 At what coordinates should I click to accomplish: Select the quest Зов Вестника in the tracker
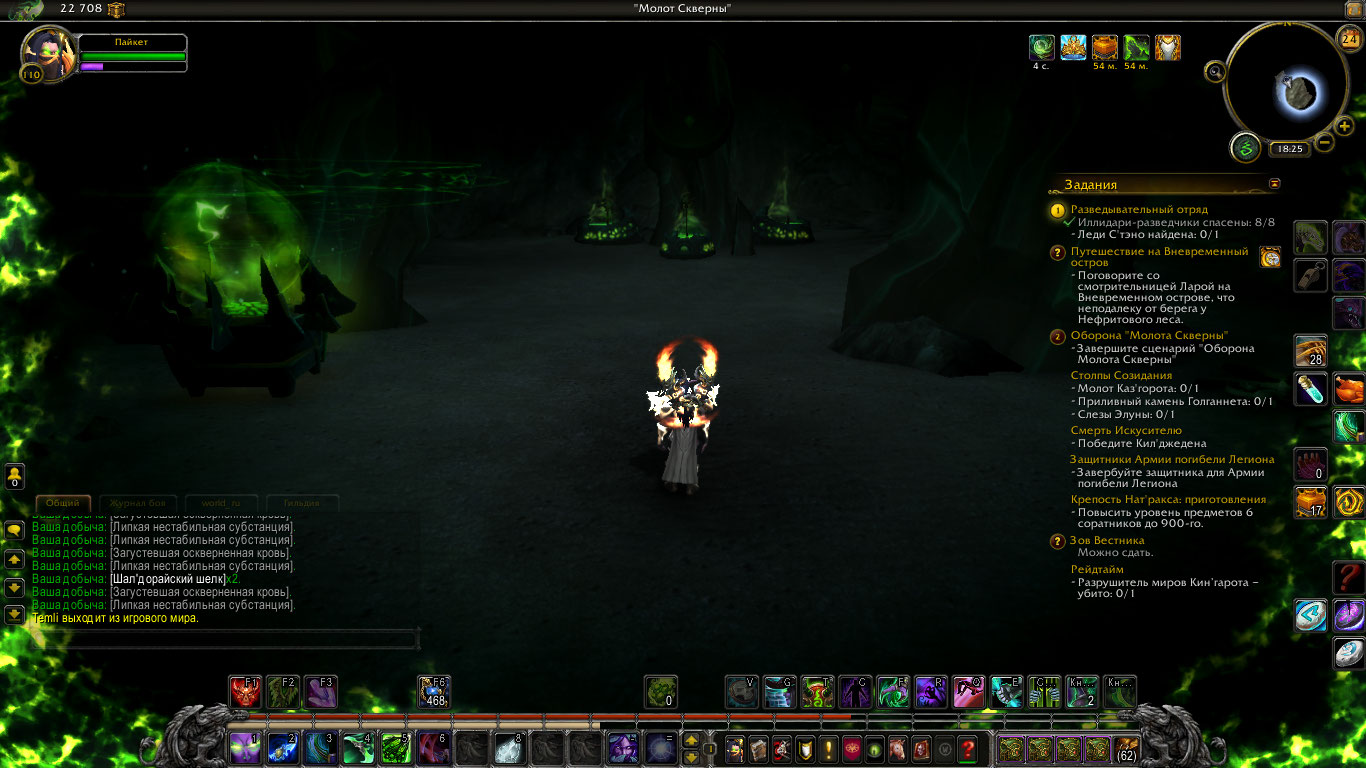coord(1107,541)
